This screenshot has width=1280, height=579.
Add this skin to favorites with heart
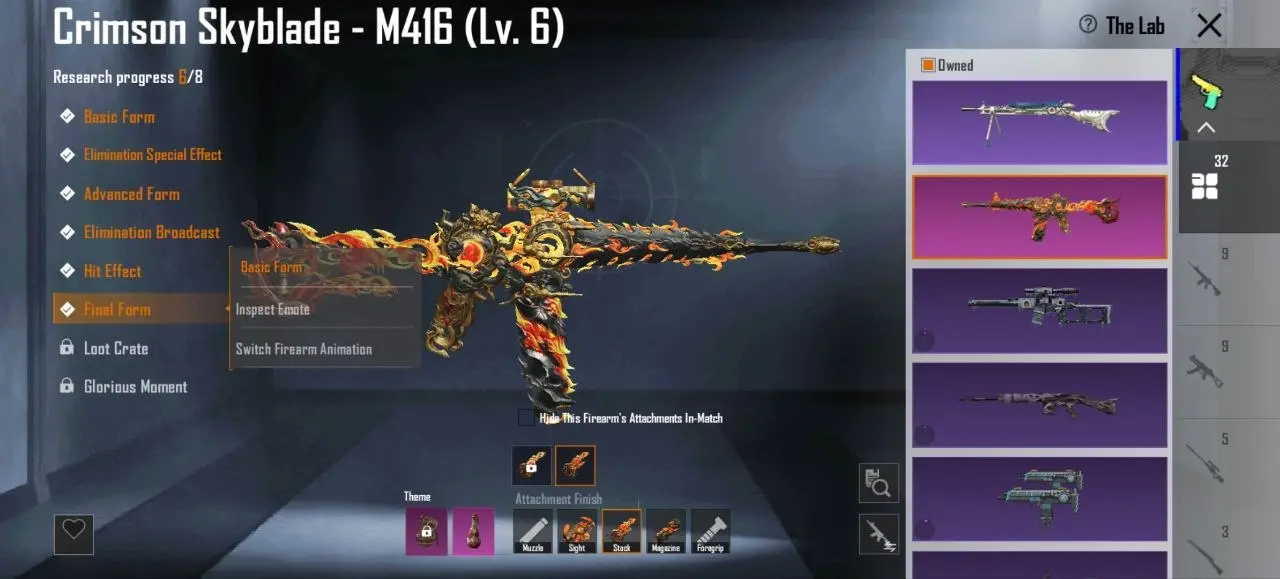click(x=74, y=534)
